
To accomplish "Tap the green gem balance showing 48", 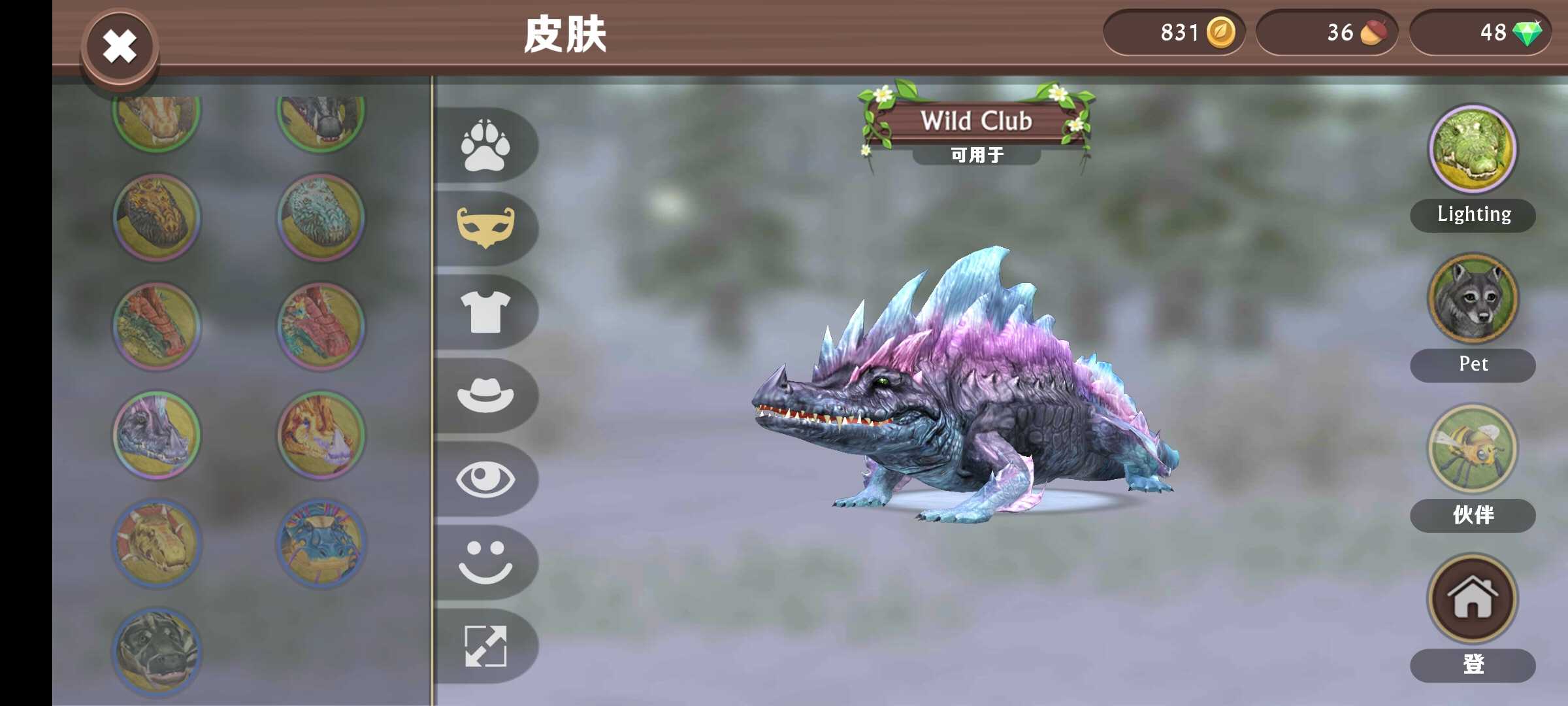I will click(1480, 32).
